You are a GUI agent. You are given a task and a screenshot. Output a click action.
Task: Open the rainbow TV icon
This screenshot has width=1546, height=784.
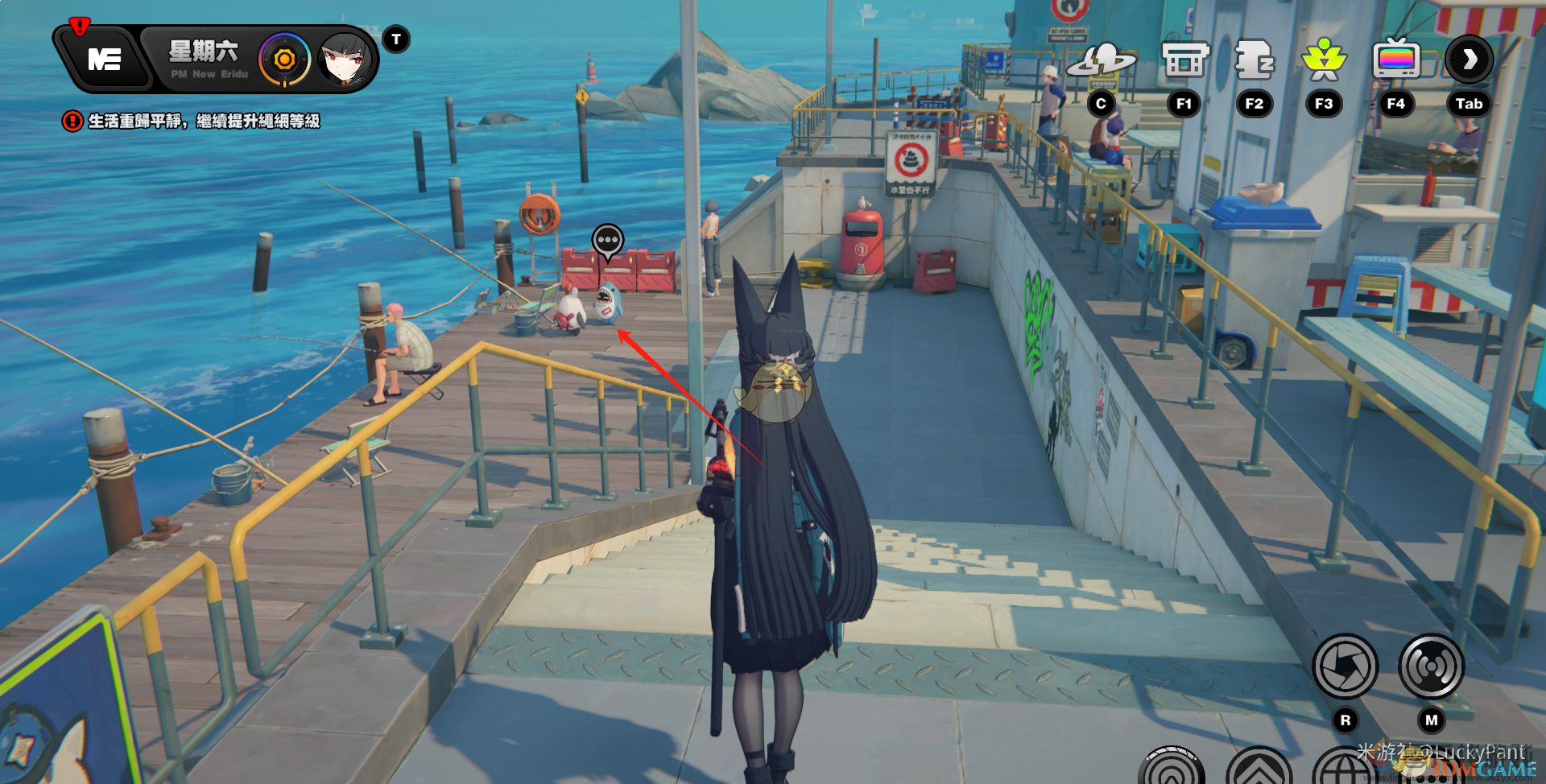1396,60
